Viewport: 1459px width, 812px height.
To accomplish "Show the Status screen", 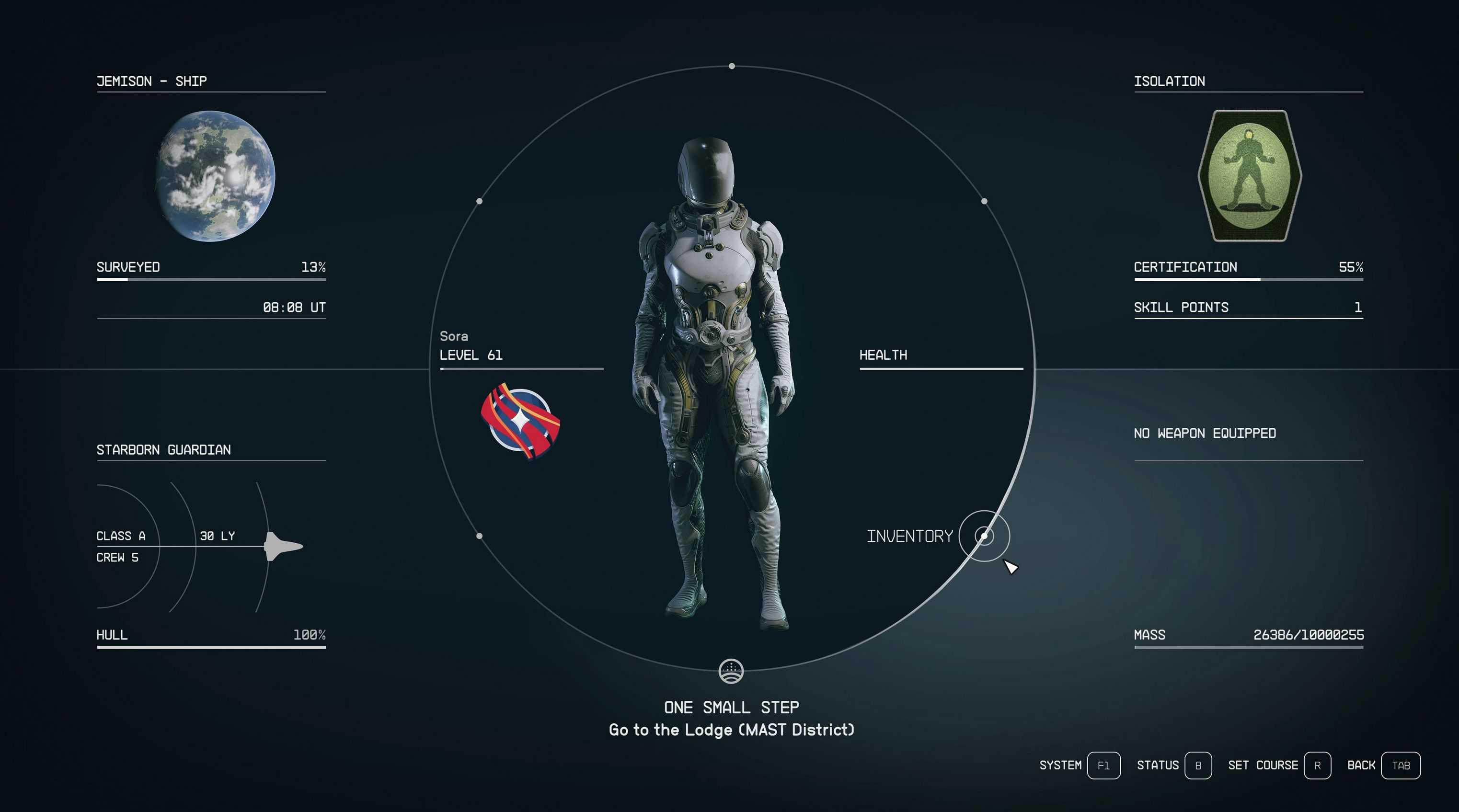I will point(1197,766).
